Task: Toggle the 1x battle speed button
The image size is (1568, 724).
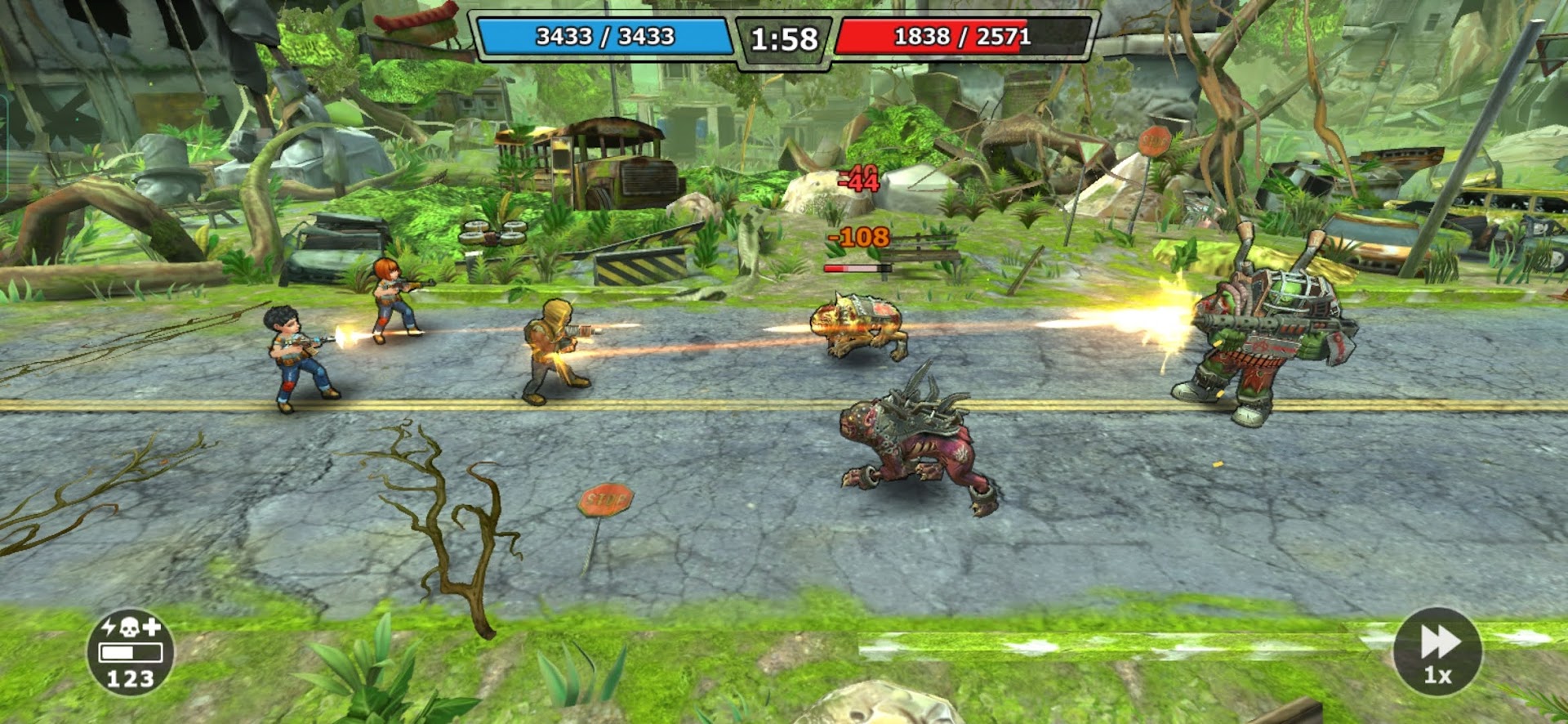Action: [1437, 651]
